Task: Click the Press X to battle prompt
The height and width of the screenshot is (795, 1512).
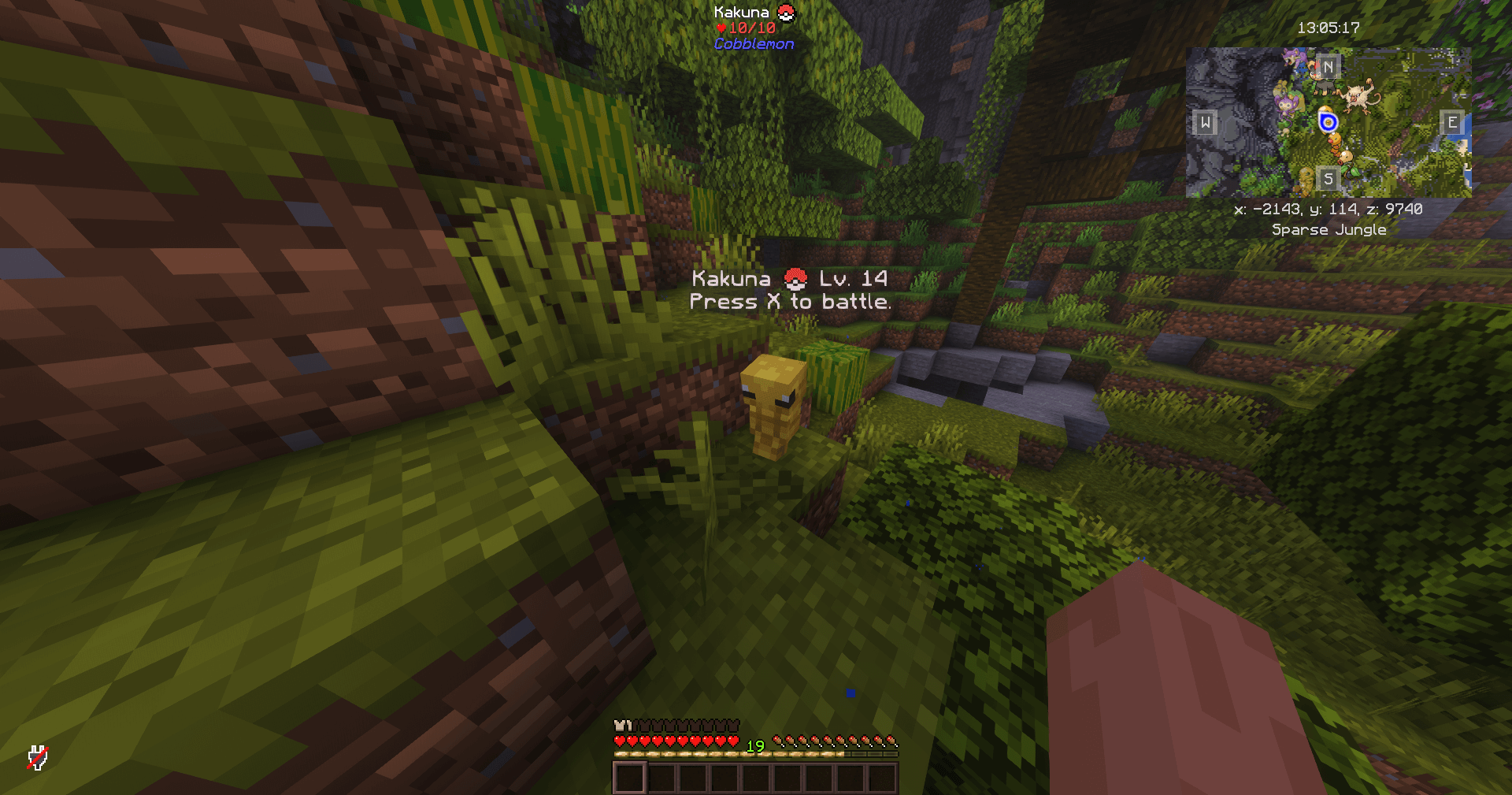Action: [791, 301]
